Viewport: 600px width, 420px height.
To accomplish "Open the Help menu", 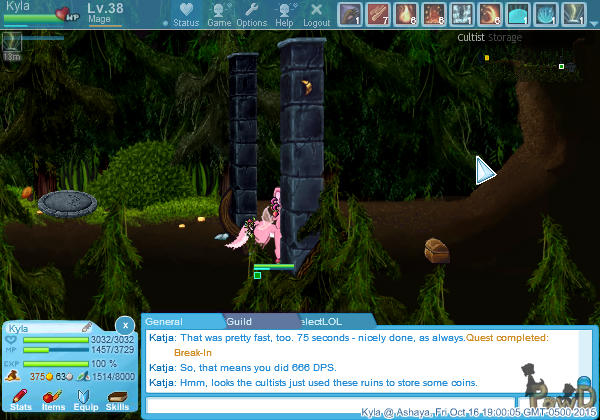I will 284,14.
